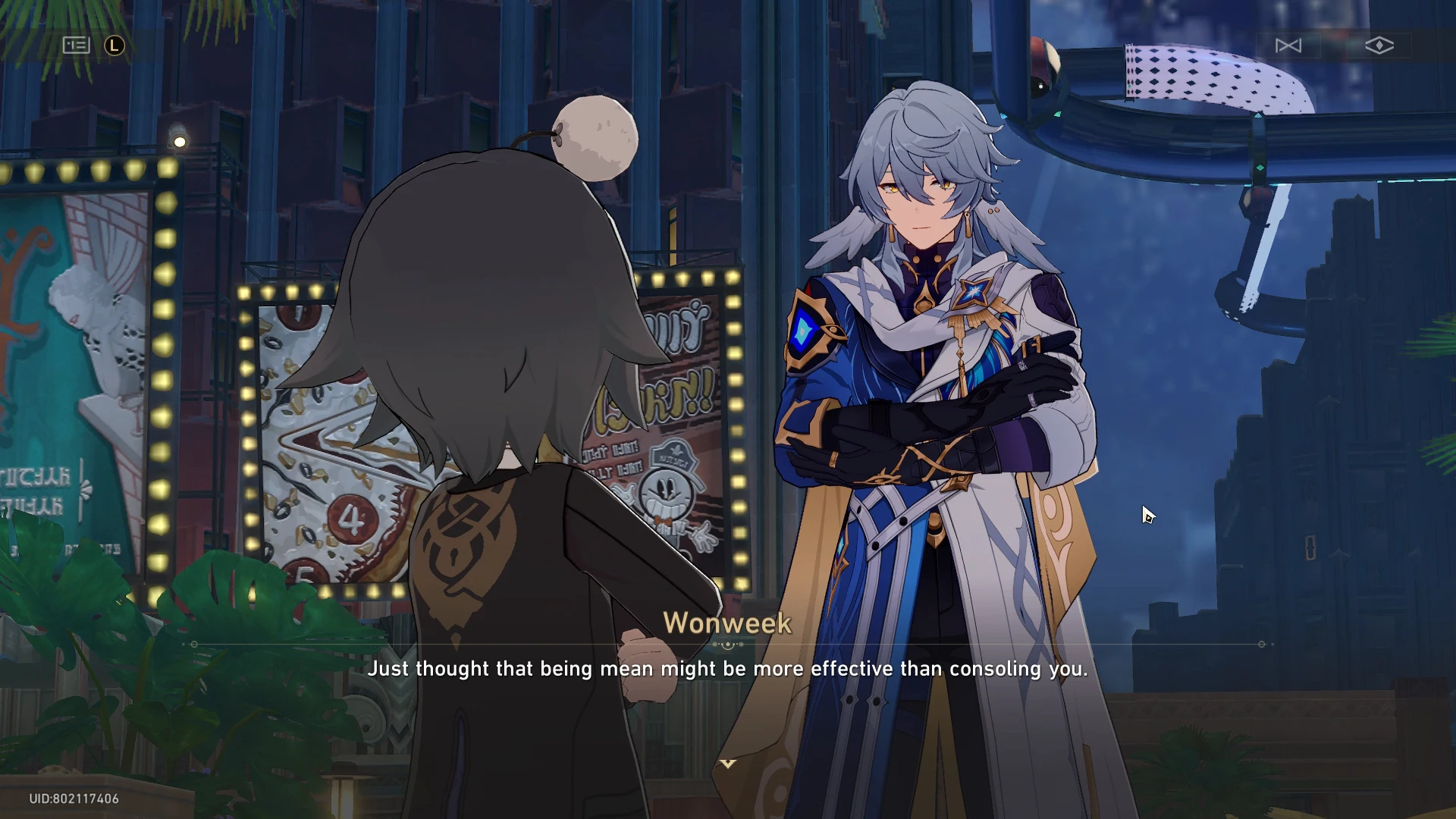This screenshot has height=819, width=1456.
Task: Click the L button prompt icon
Action: tap(113, 45)
